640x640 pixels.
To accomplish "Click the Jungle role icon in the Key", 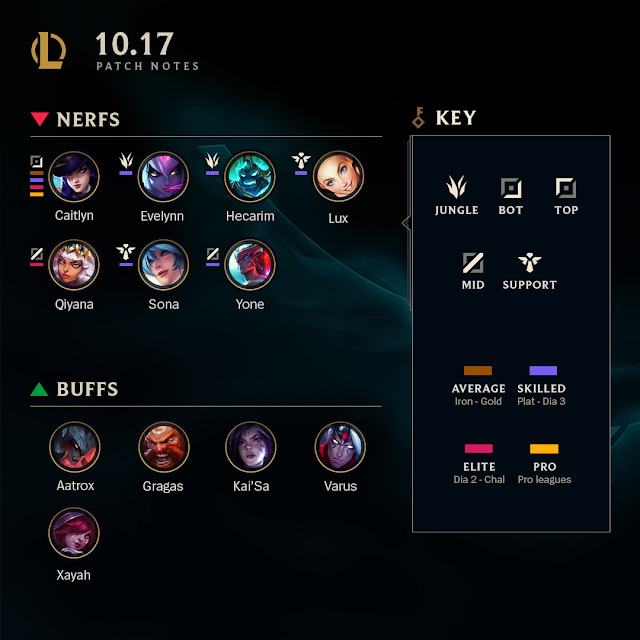I will [x=456, y=187].
